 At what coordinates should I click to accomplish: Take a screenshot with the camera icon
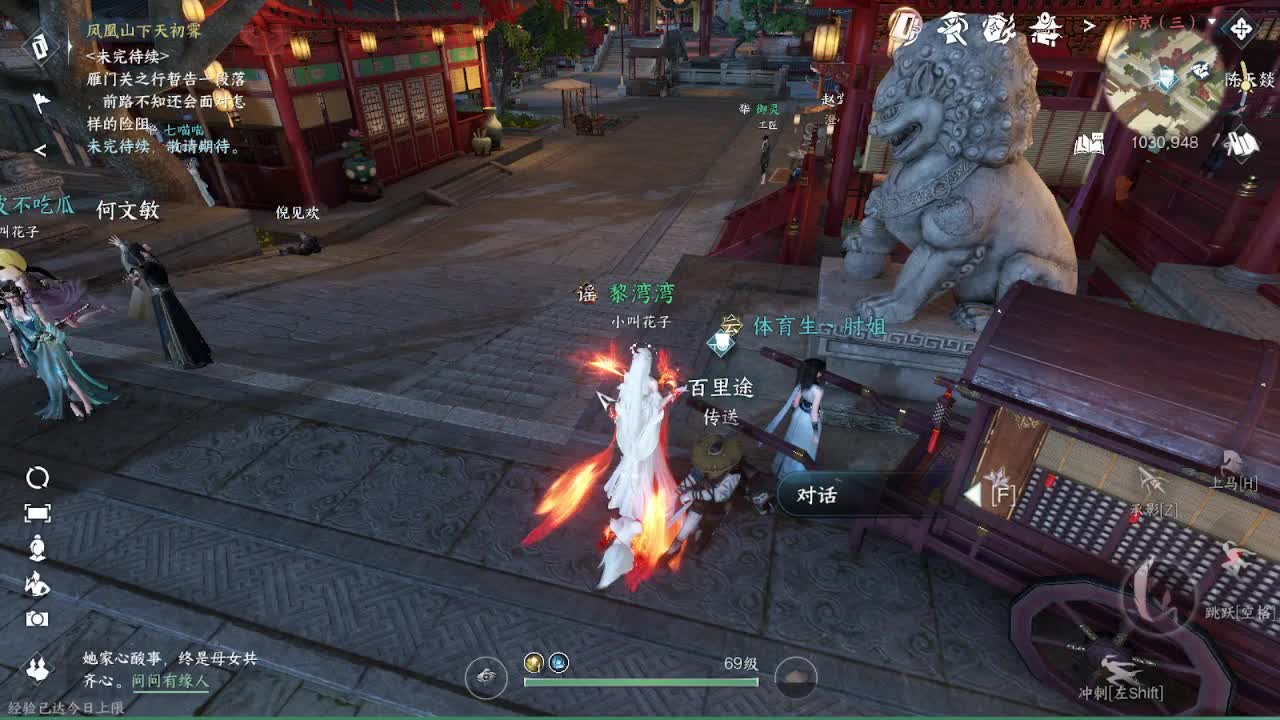click(38, 618)
